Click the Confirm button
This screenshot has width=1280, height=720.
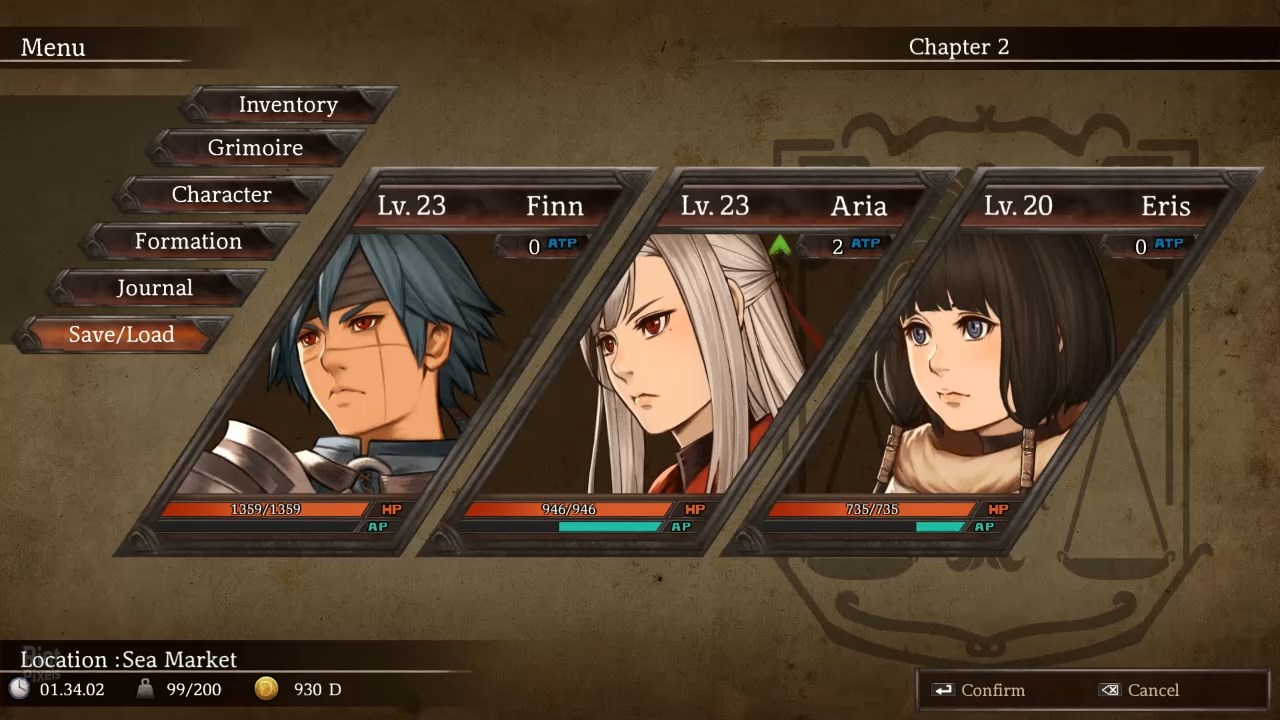pyautogui.click(x=978, y=690)
